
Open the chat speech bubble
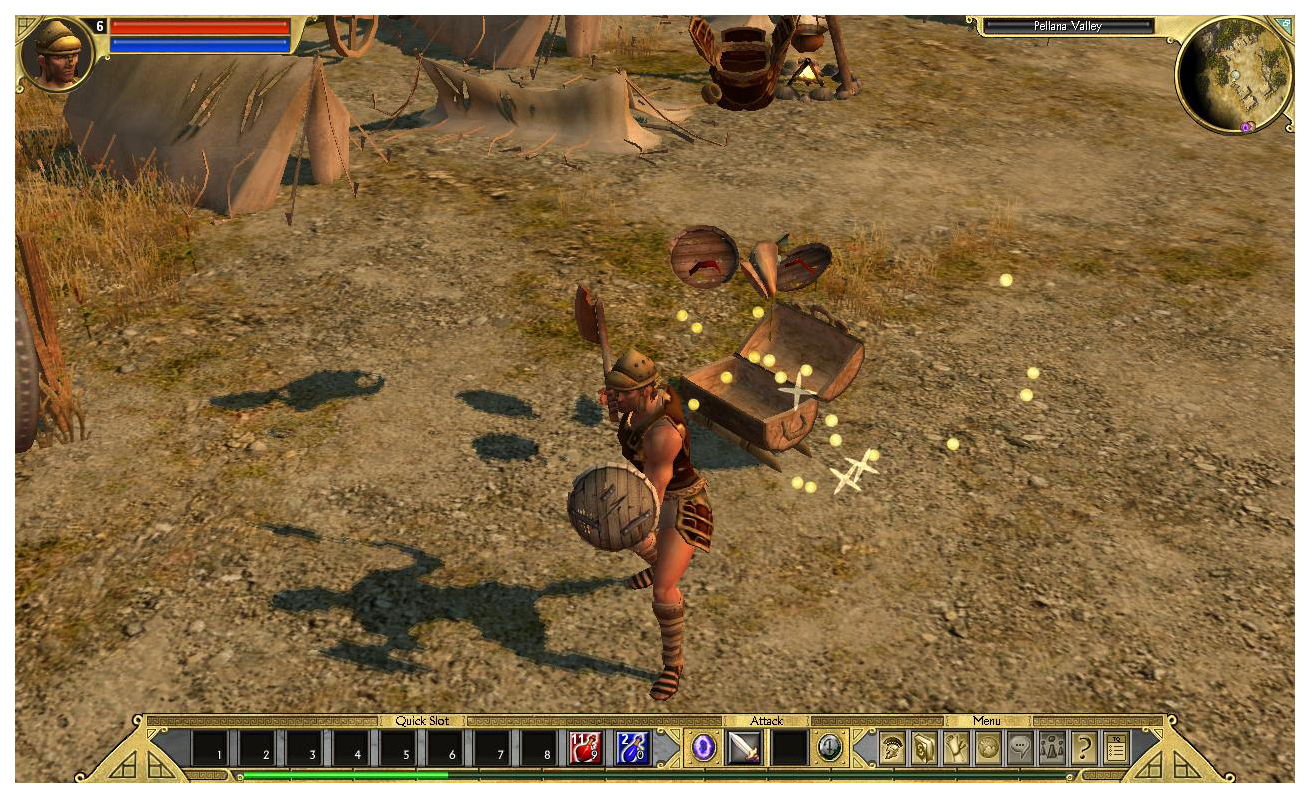1020,748
